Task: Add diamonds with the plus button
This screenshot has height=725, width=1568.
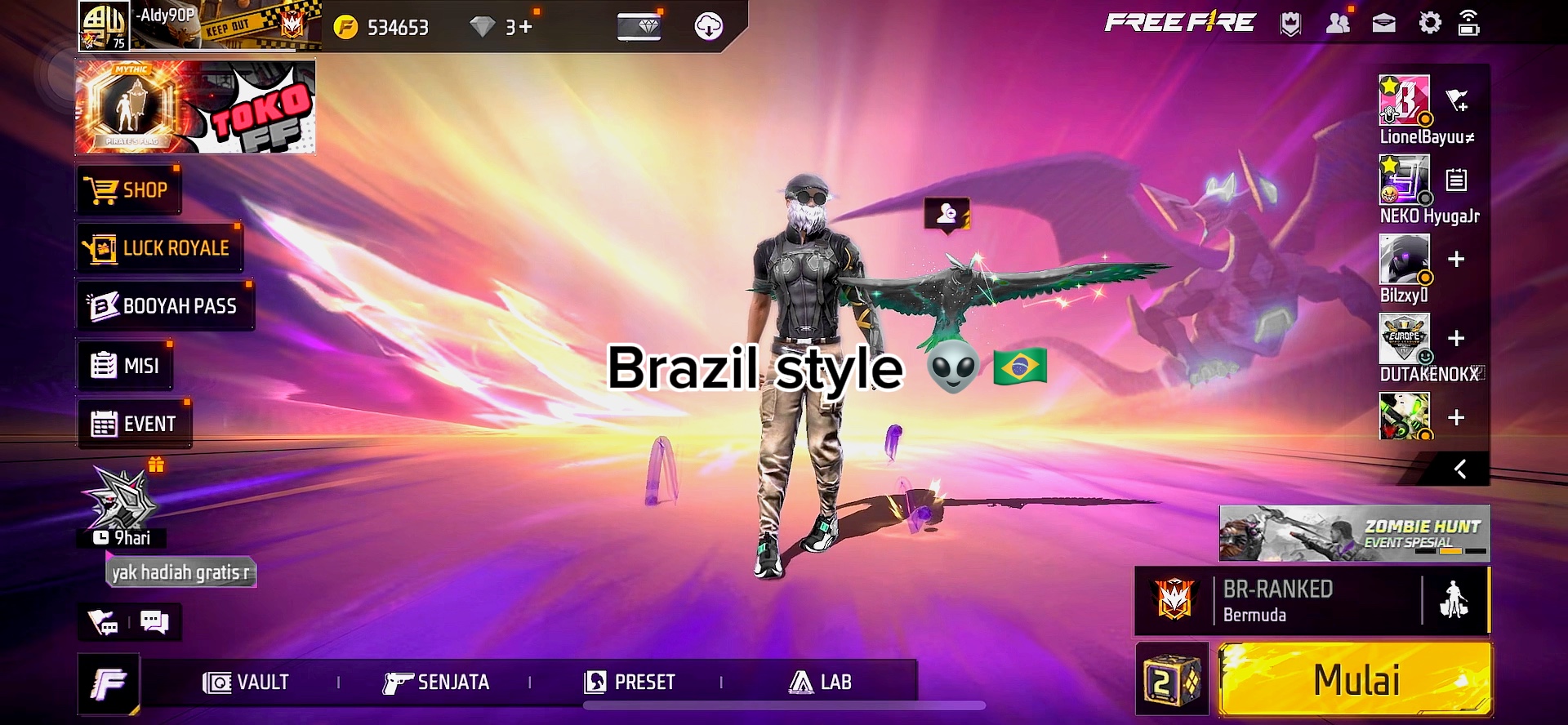Action: [524, 27]
